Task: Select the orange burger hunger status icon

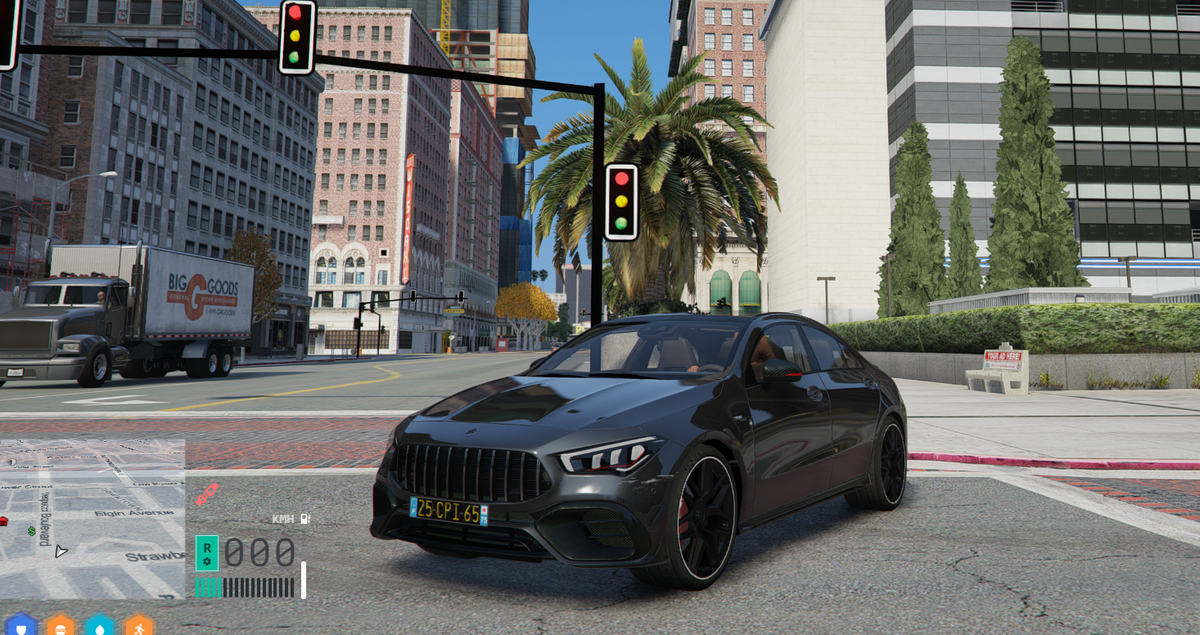Action: pyautogui.click(x=60, y=626)
